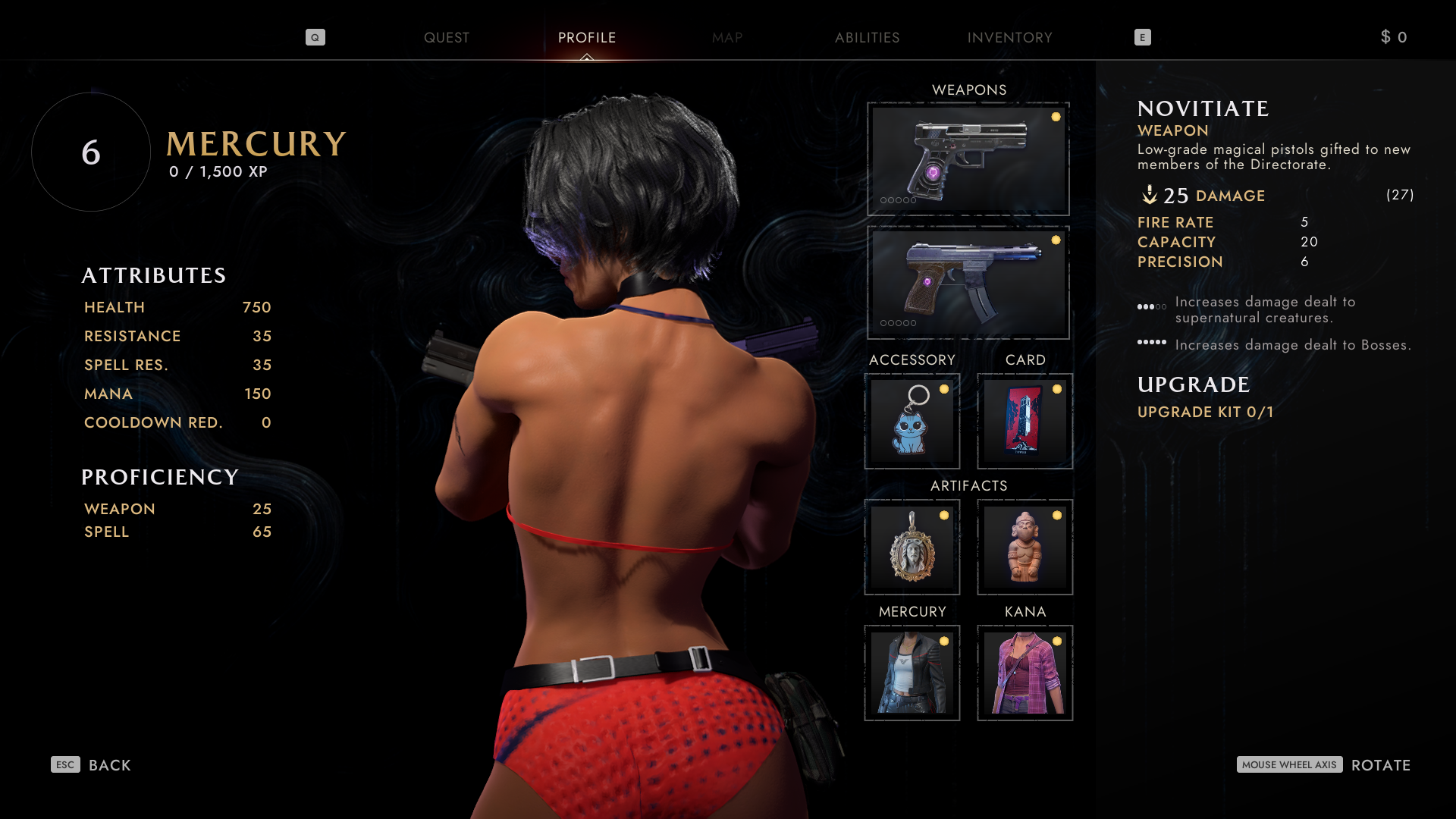
Task: Choose the clay idol artifact slot
Action: click(x=1025, y=547)
